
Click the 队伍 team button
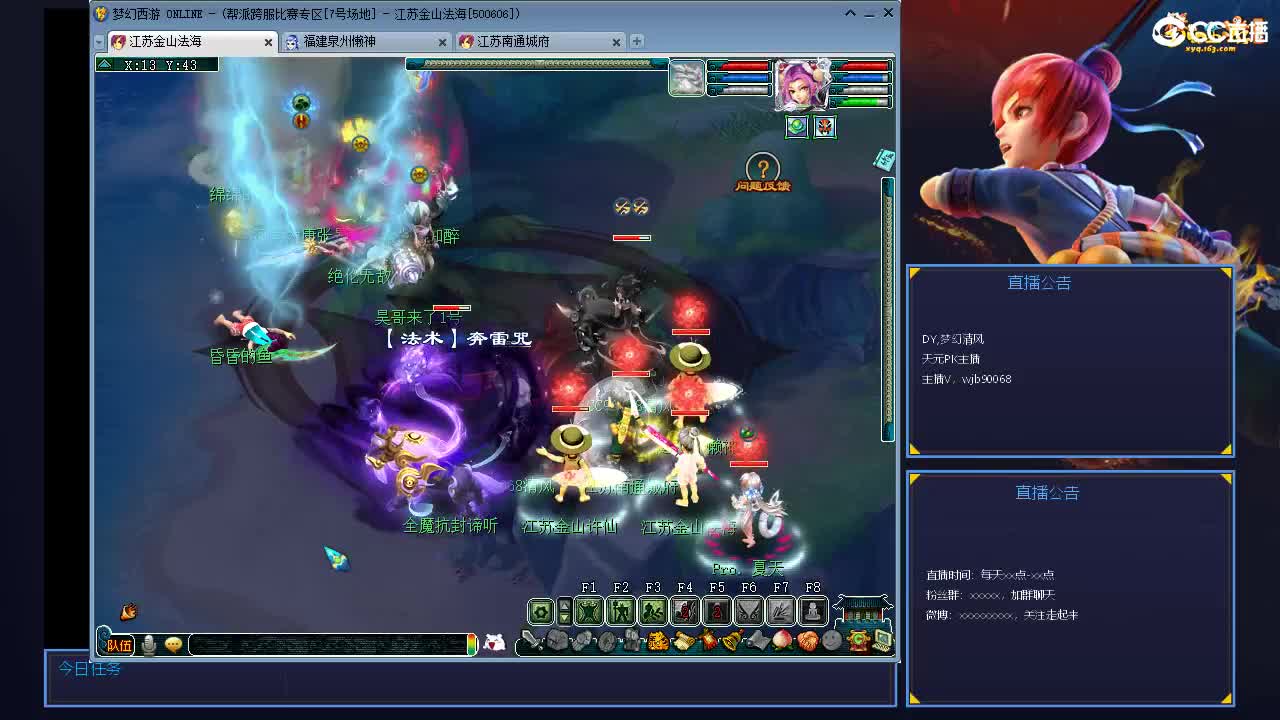pyautogui.click(x=118, y=644)
